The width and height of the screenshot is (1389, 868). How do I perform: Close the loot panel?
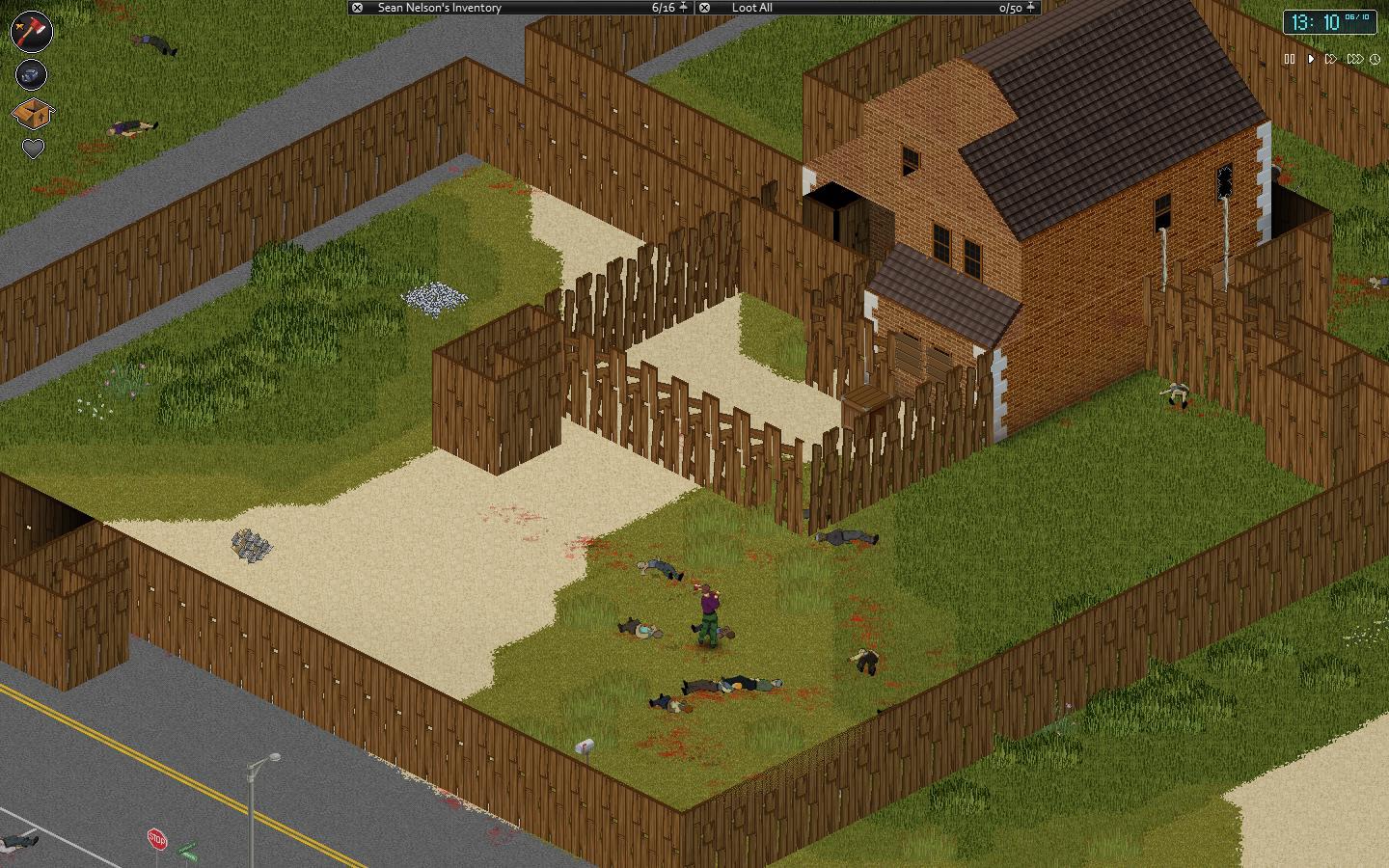pyautogui.click(x=705, y=8)
